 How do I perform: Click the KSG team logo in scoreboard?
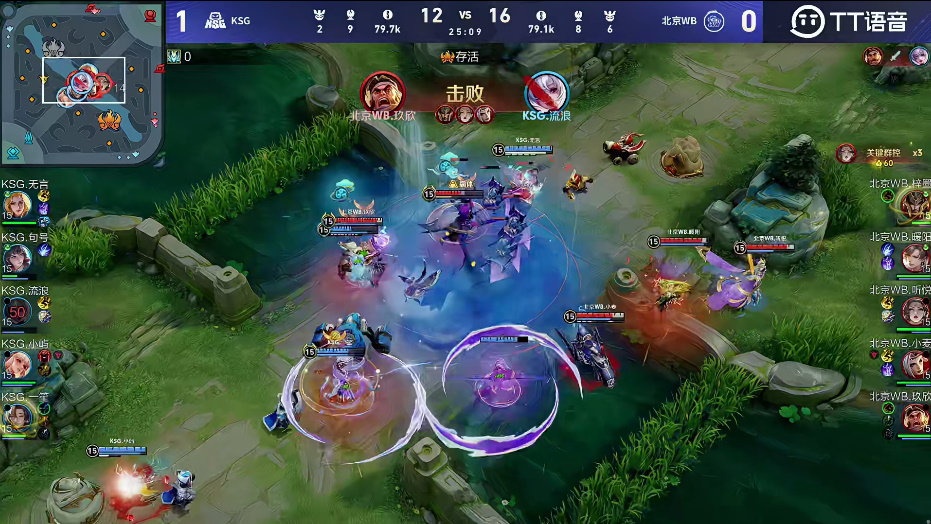(215, 20)
